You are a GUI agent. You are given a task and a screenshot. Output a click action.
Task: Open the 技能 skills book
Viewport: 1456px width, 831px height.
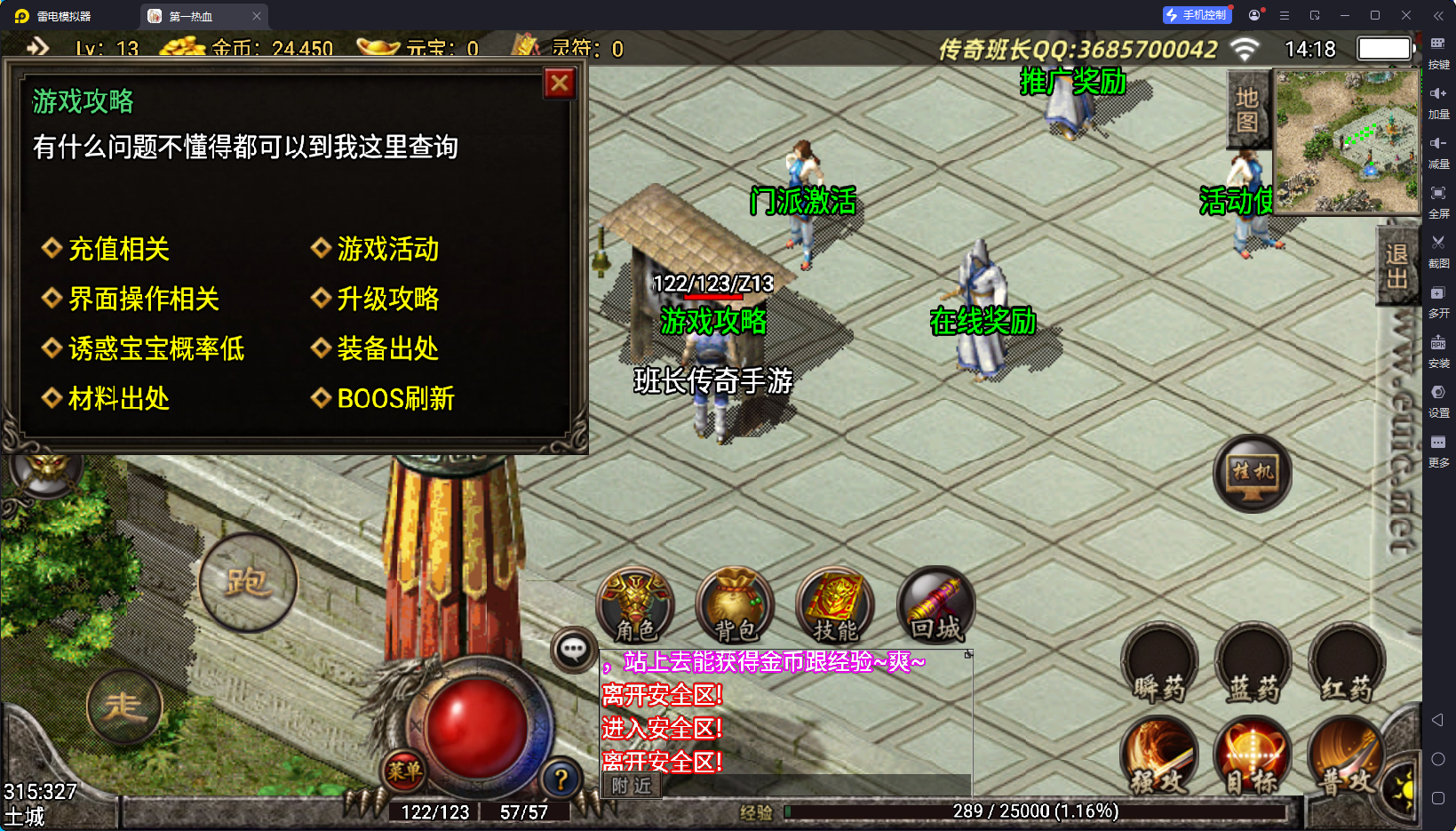(835, 605)
